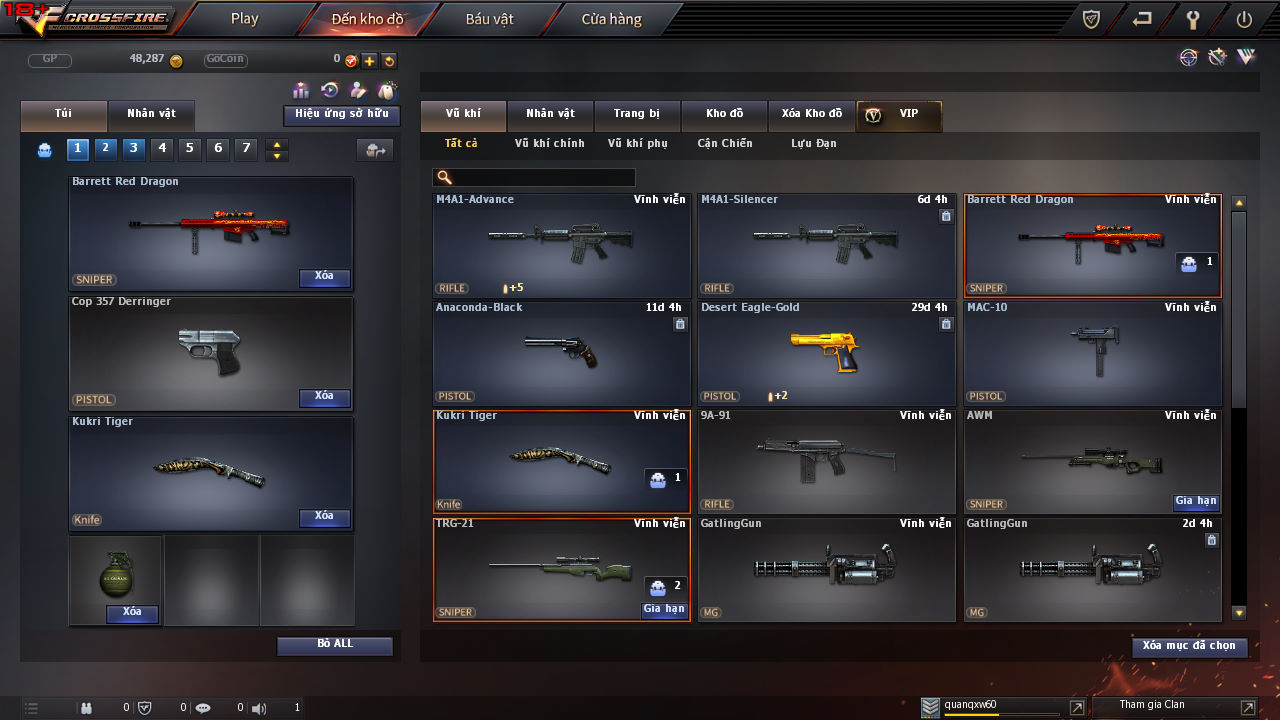Screen dimensions: 1280x720
Task: Click Xóa mục đã chọn button
Action: (x=1189, y=647)
